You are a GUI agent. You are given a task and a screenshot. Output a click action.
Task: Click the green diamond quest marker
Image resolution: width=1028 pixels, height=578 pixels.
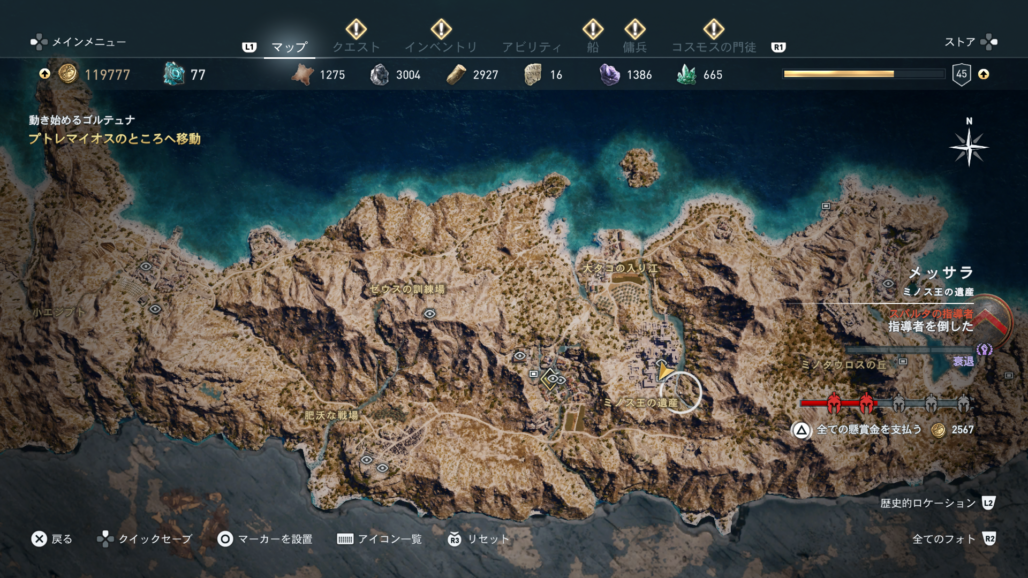tap(548, 378)
